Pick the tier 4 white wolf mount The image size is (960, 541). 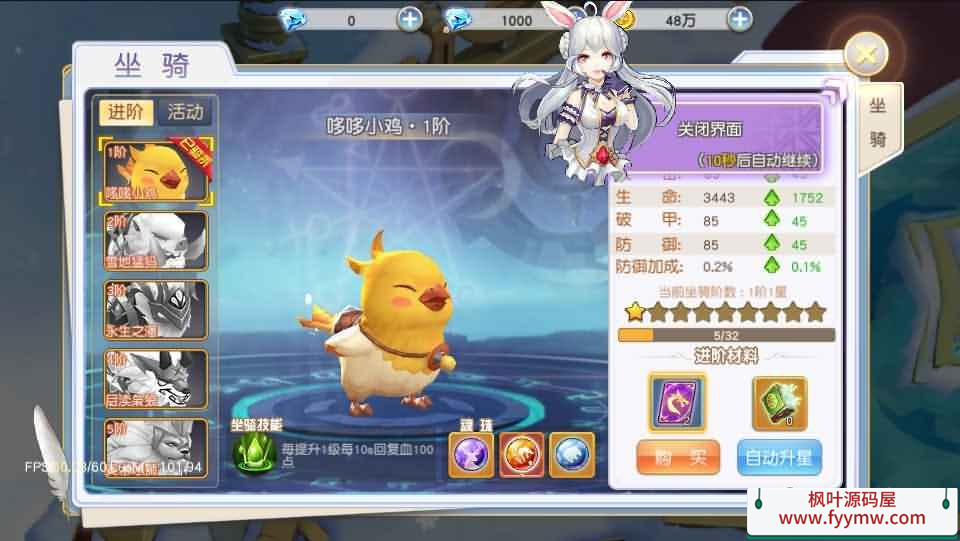click(157, 379)
